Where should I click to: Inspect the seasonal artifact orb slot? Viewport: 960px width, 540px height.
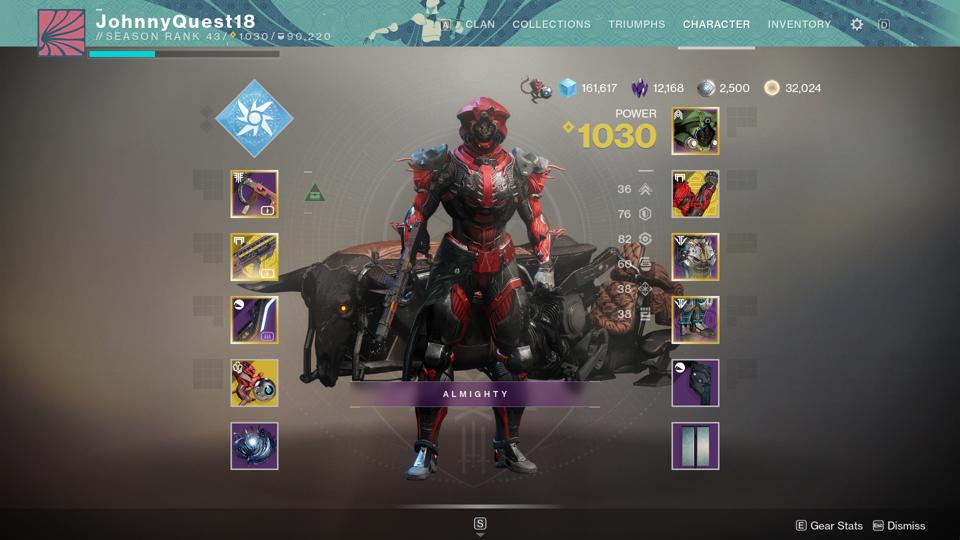pos(254,446)
